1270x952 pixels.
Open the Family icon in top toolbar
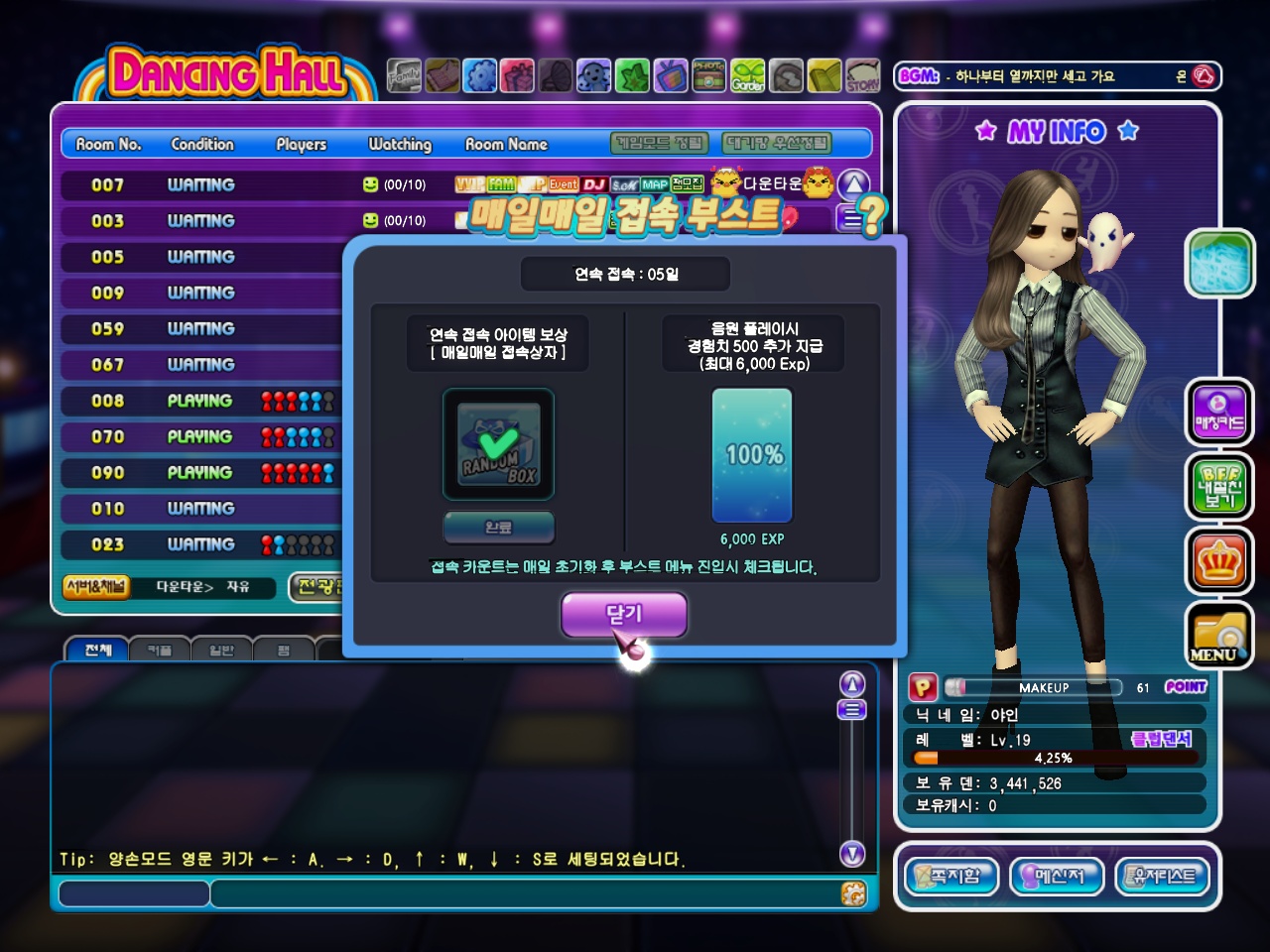click(x=404, y=75)
